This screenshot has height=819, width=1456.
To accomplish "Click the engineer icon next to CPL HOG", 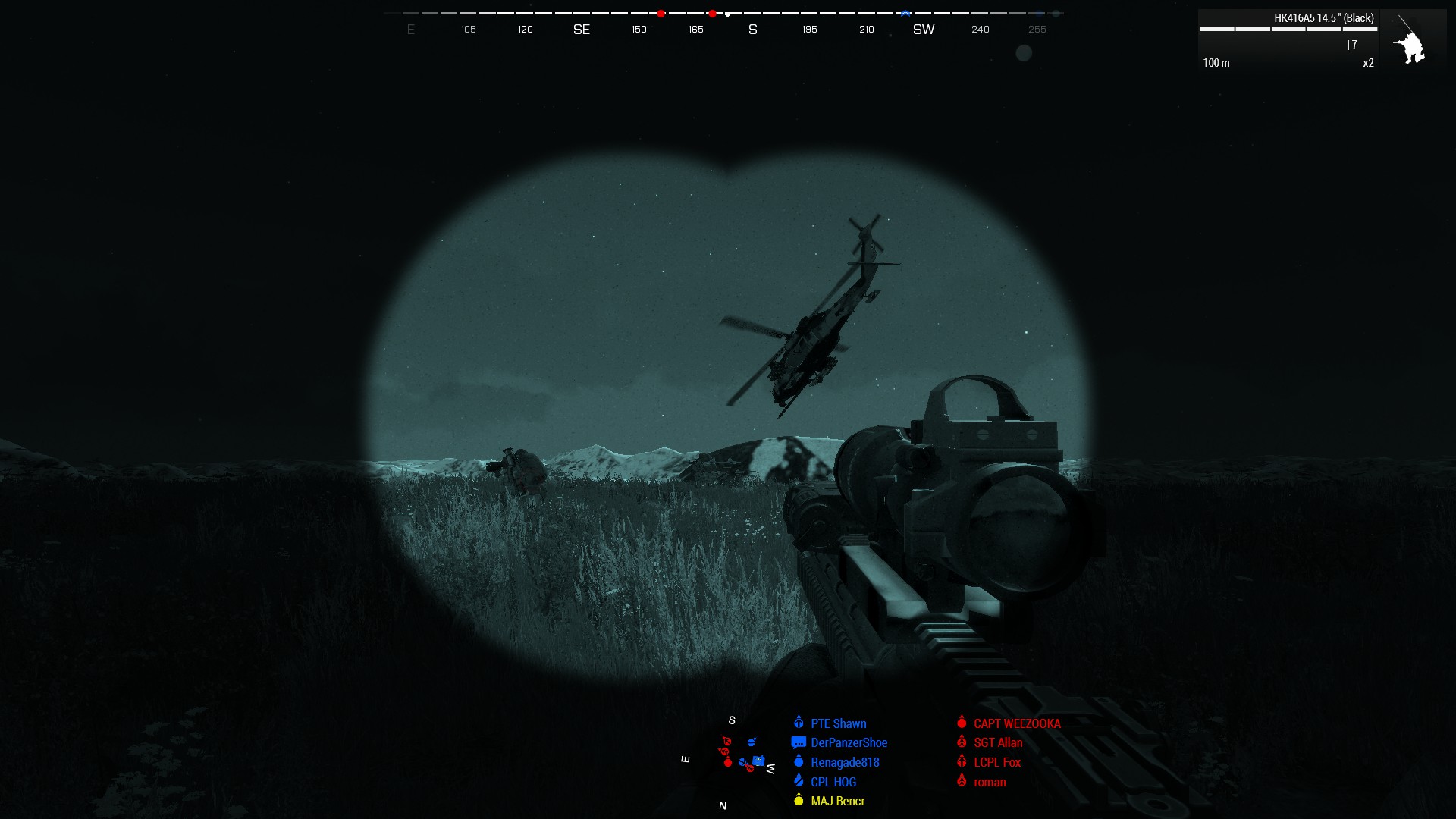I will click(797, 781).
